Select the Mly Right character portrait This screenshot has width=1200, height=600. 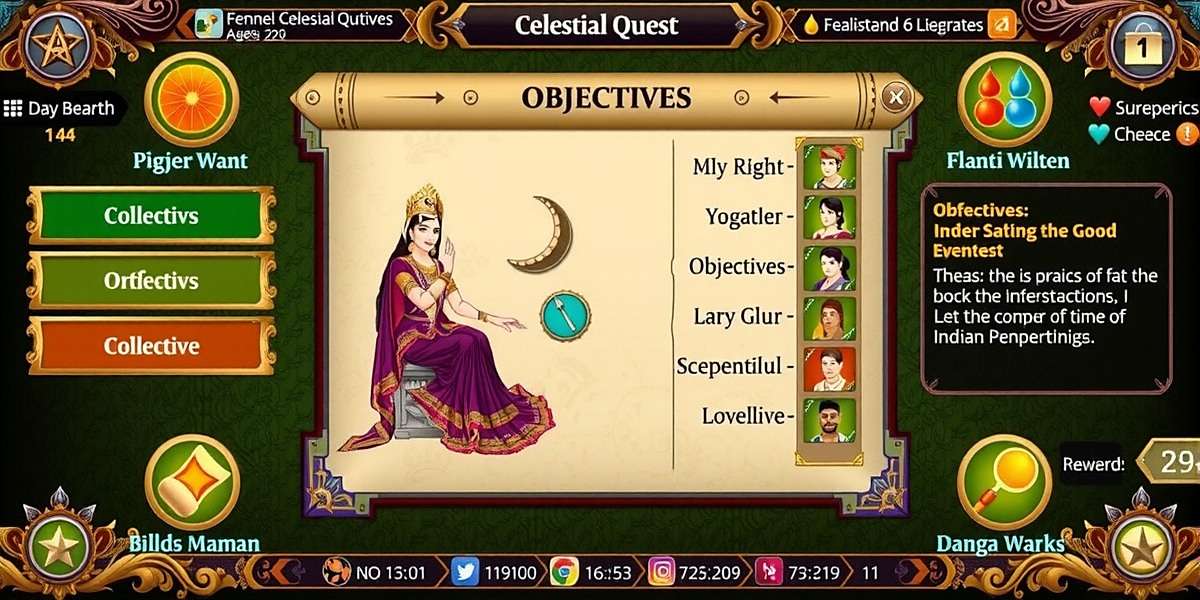[x=829, y=165]
